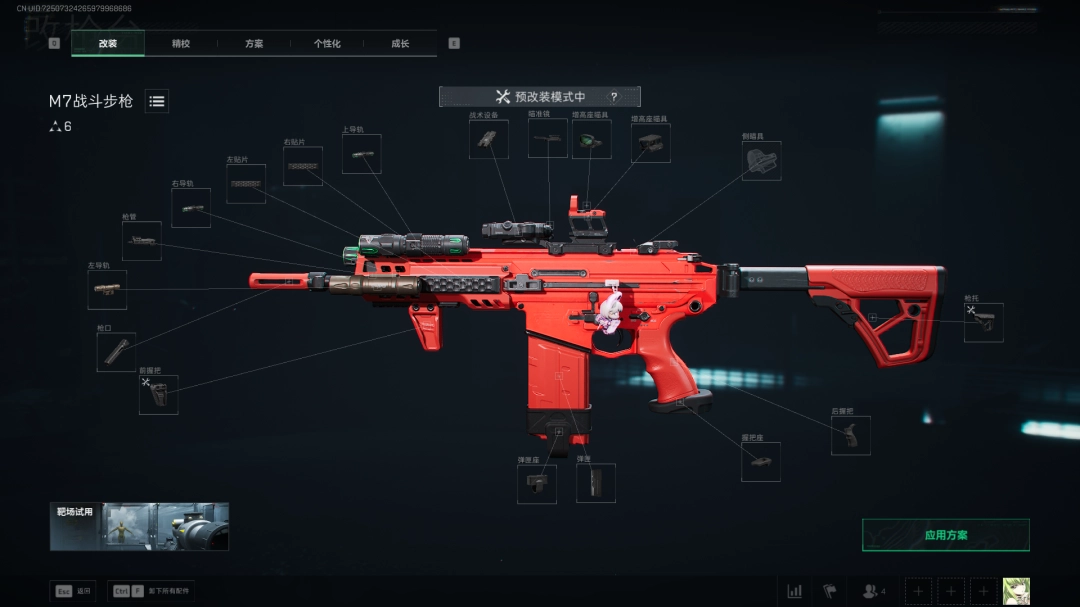Select the 个性化 tab
Screen dimensions: 1080x607
[x=327, y=44]
